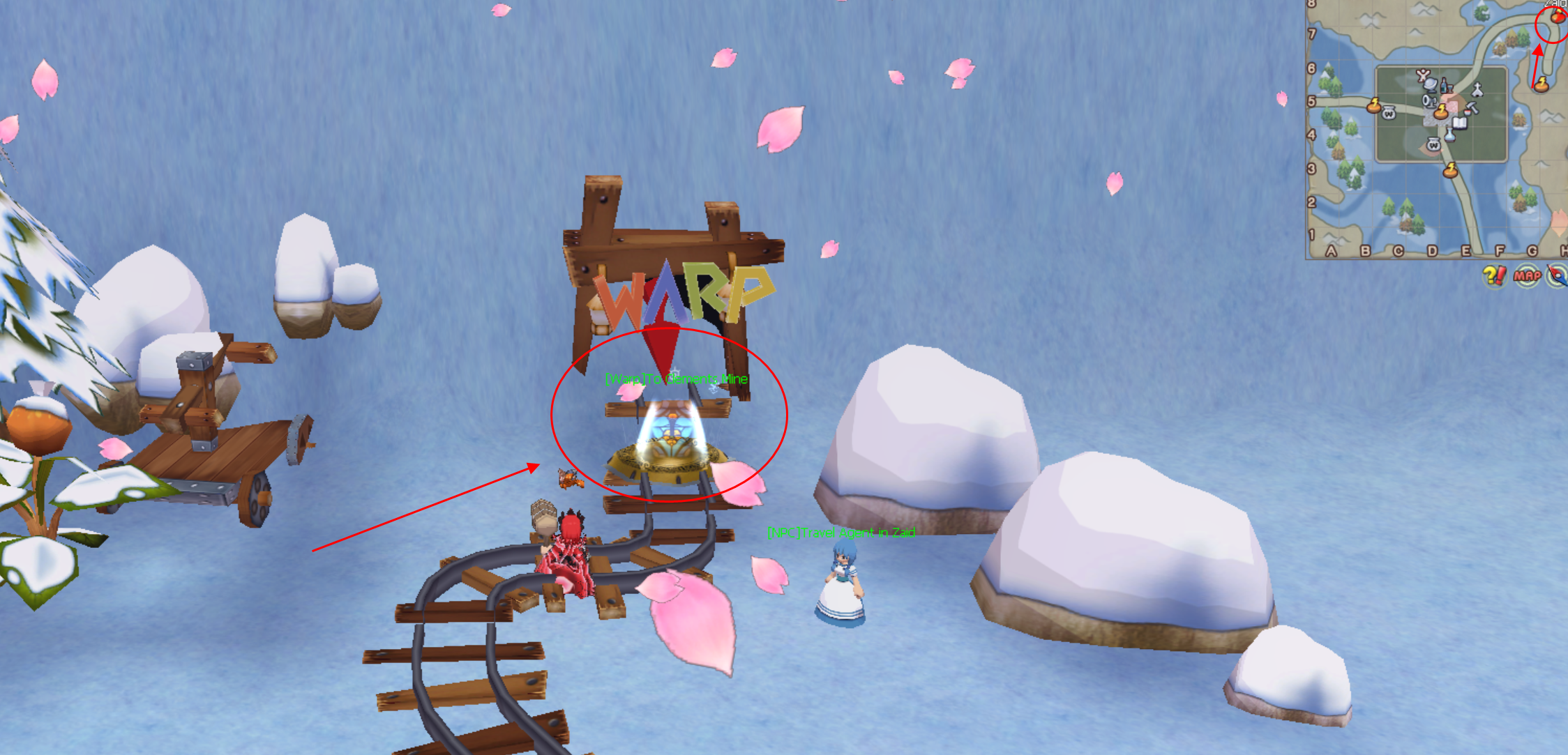Screen dimensions: 1568x755
Task: Choose the white person figure minimap marker
Action: tap(1423, 74)
